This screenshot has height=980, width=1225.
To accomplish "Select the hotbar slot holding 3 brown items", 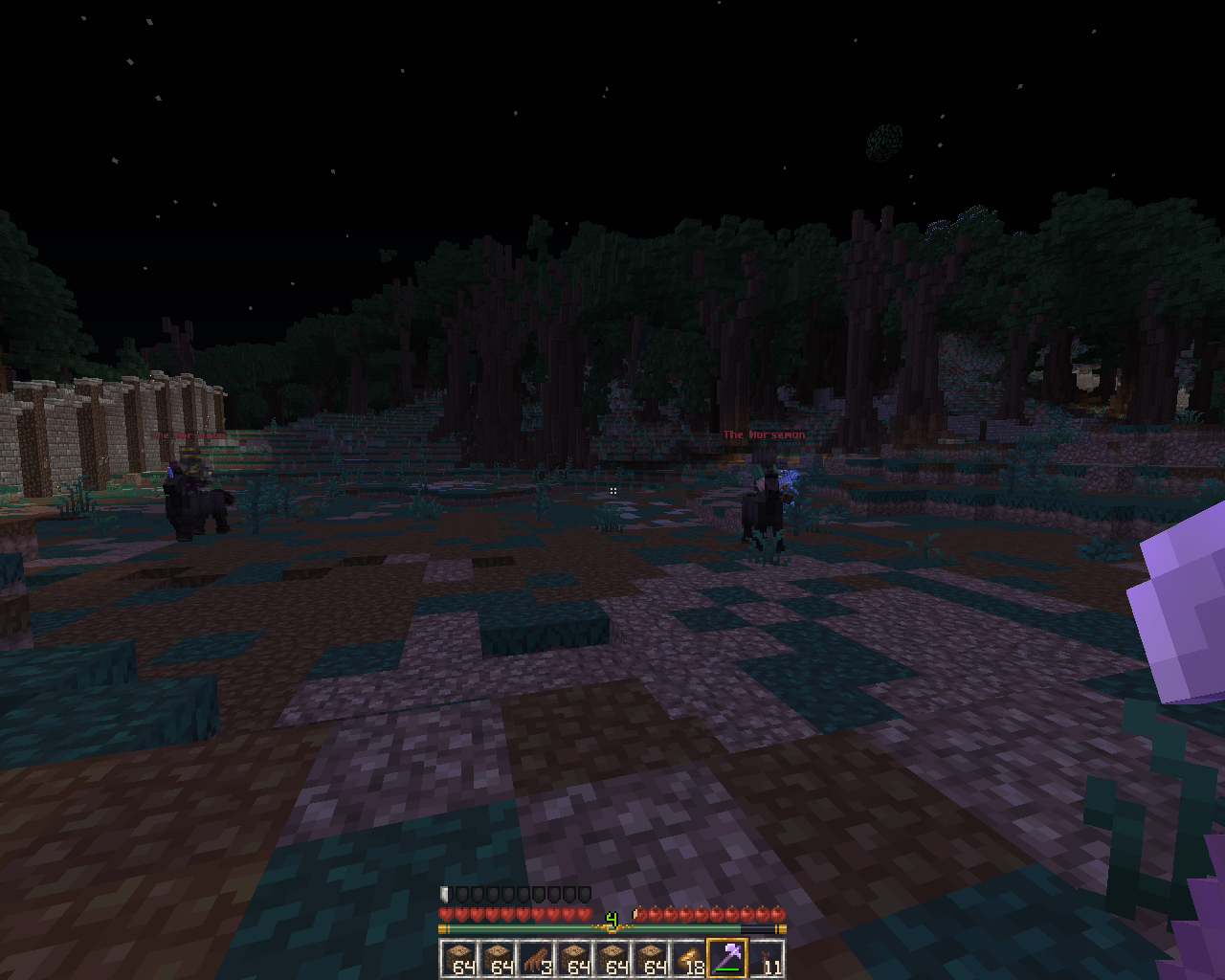I will (x=536, y=958).
